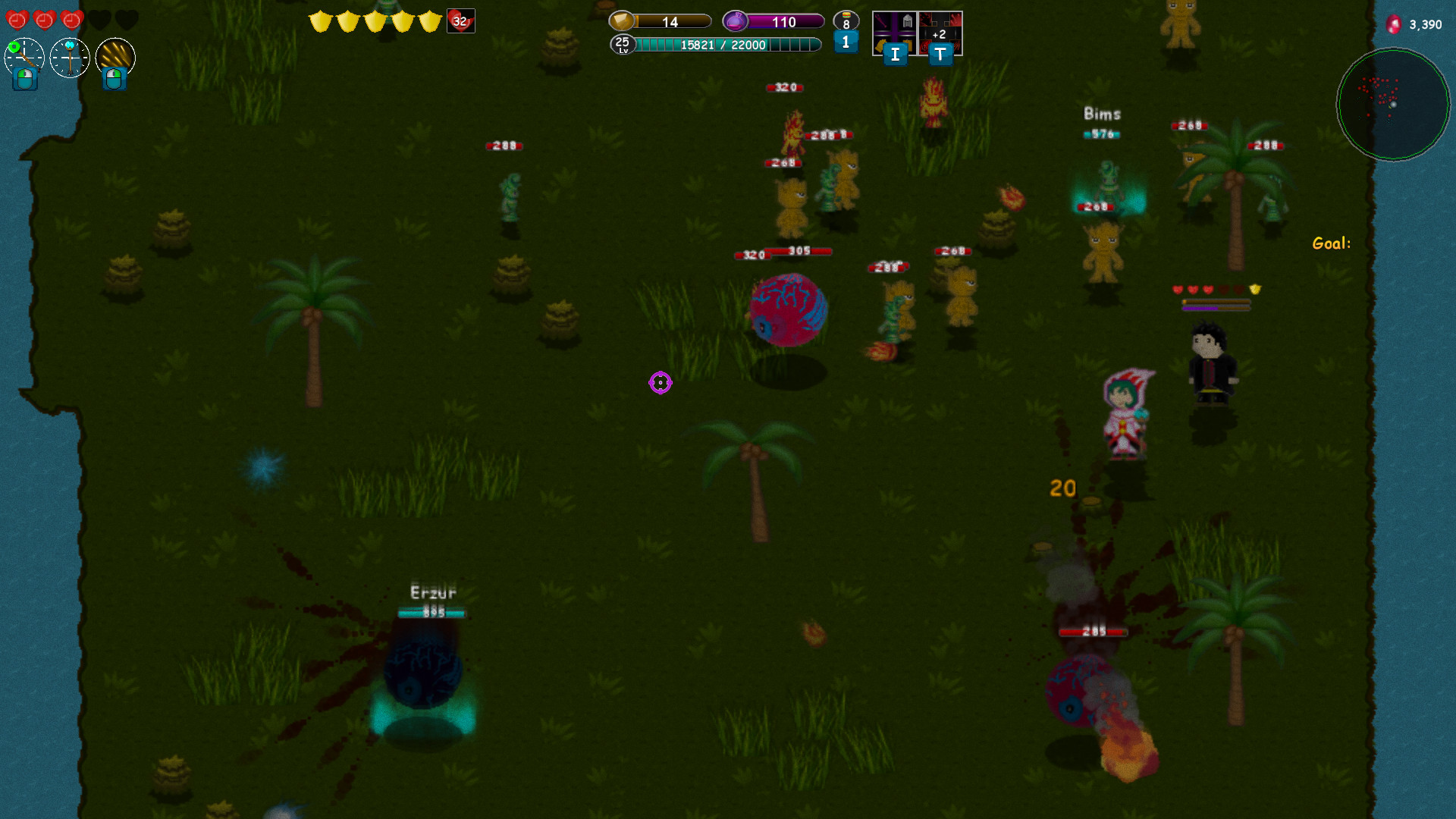Open the minimap in top-right corner

1393,106
